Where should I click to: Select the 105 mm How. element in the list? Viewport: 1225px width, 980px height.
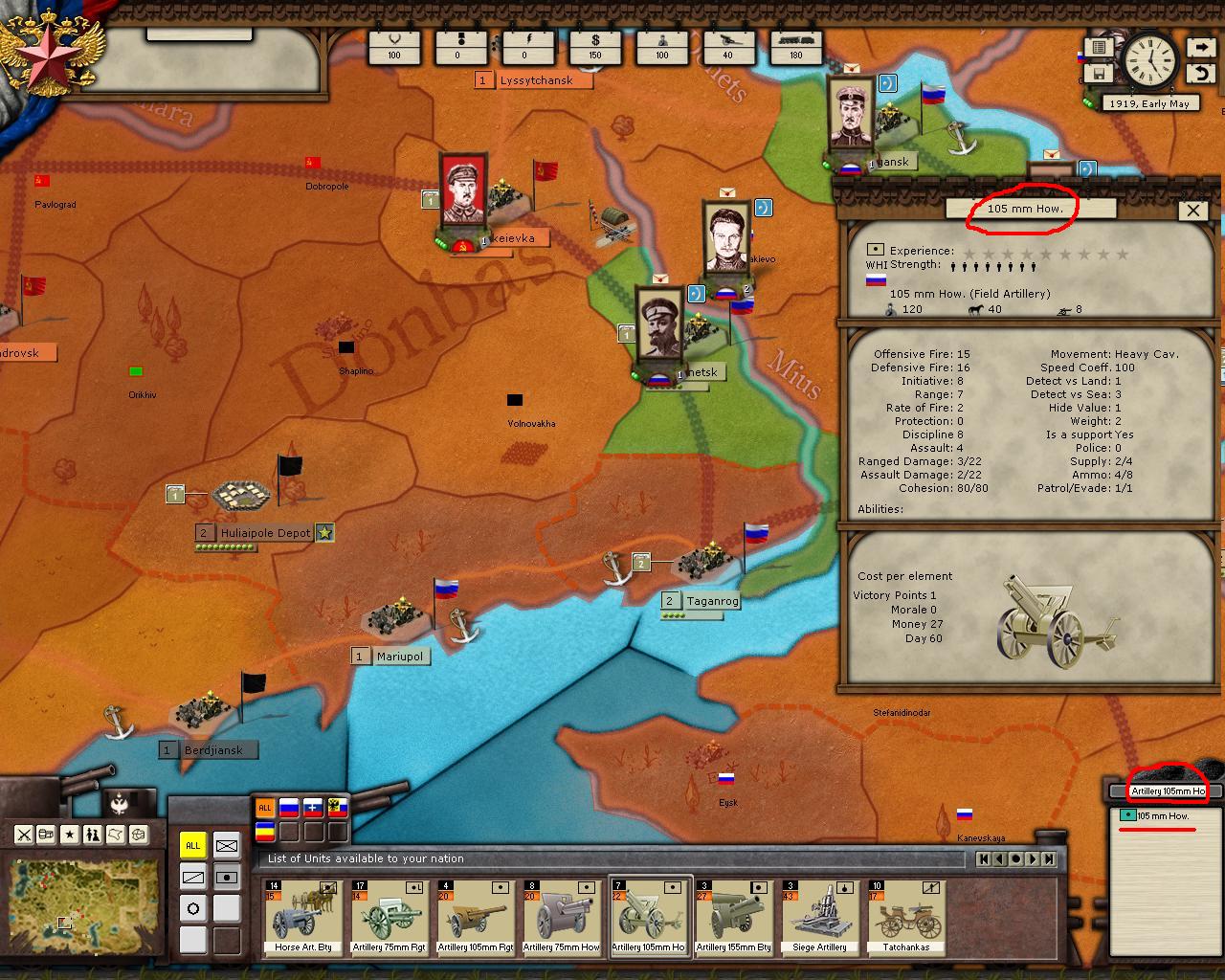tap(1162, 816)
